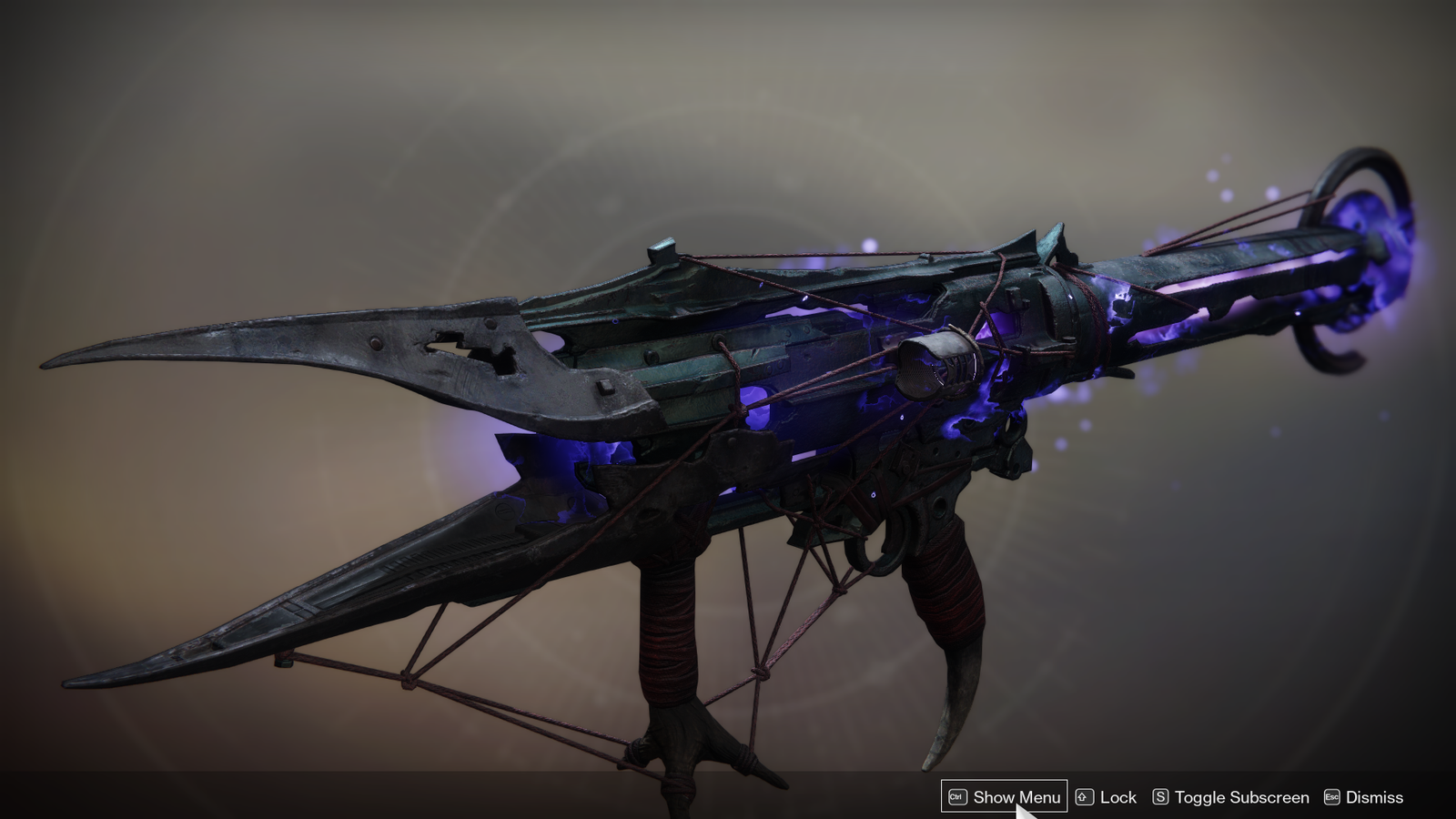Select the Lock option in the bottom bar
The height and width of the screenshot is (819, 1456).
[x=1117, y=797]
